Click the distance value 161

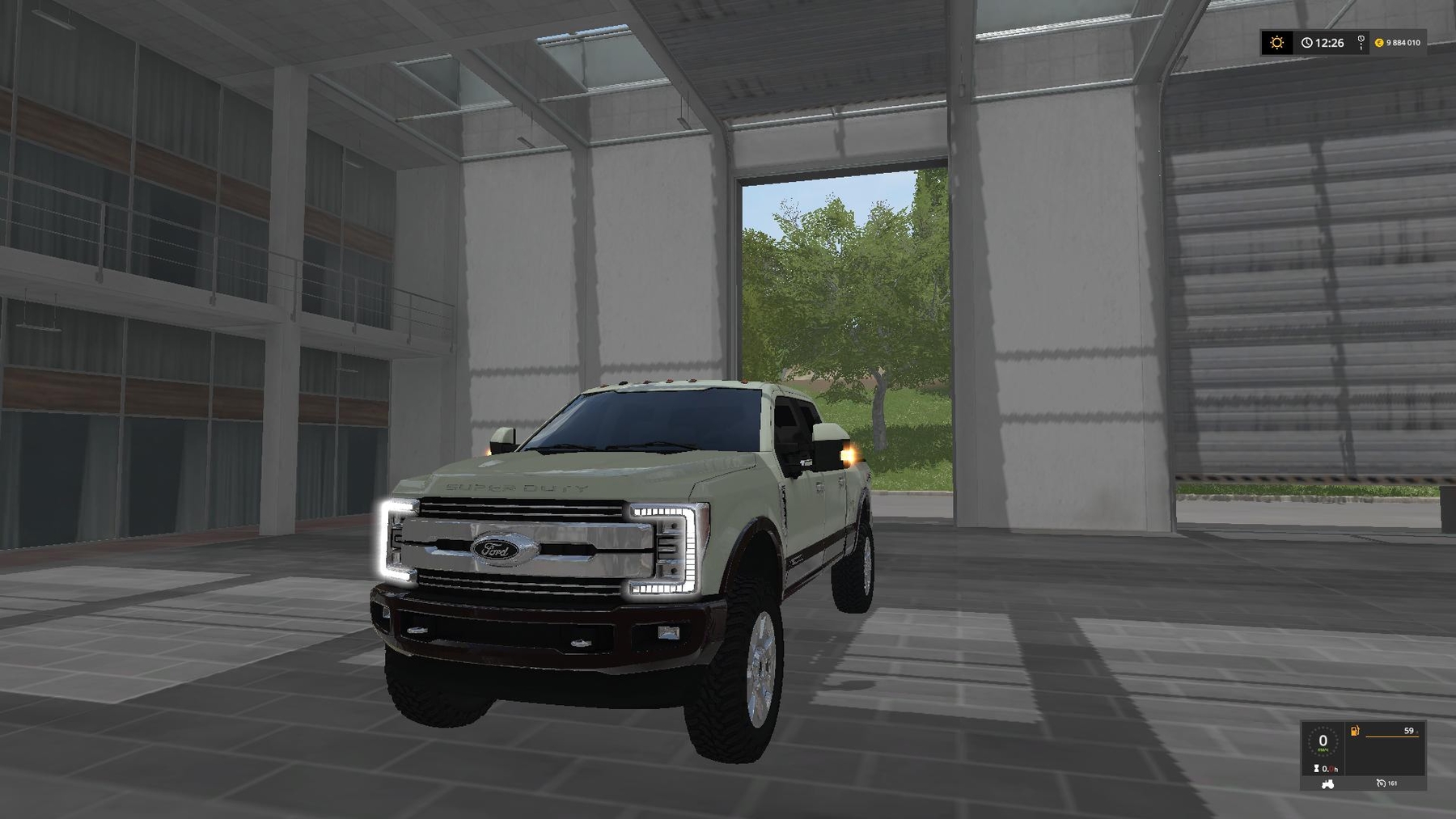click(1392, 783)
